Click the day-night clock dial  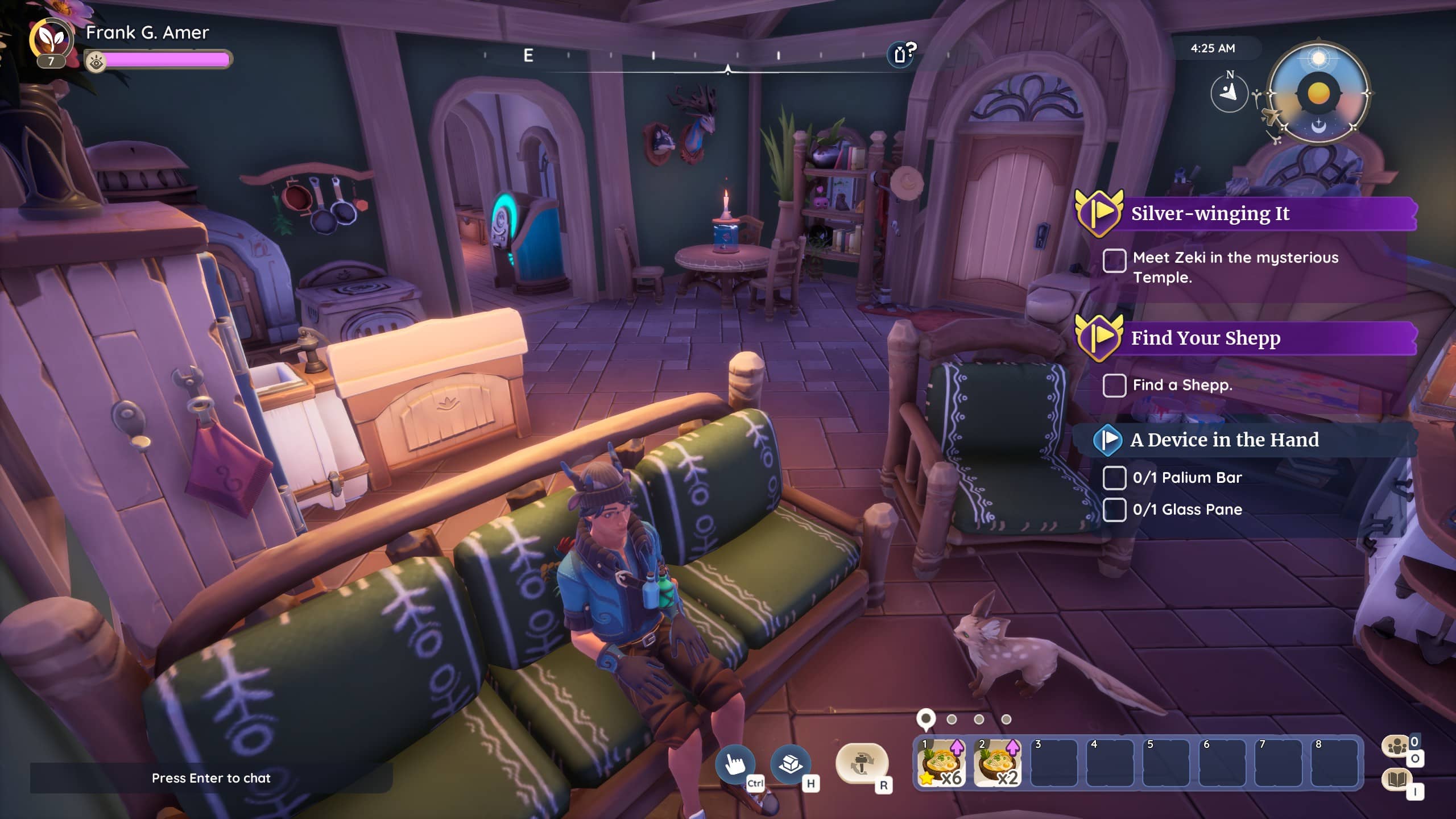click(1318, 93)
